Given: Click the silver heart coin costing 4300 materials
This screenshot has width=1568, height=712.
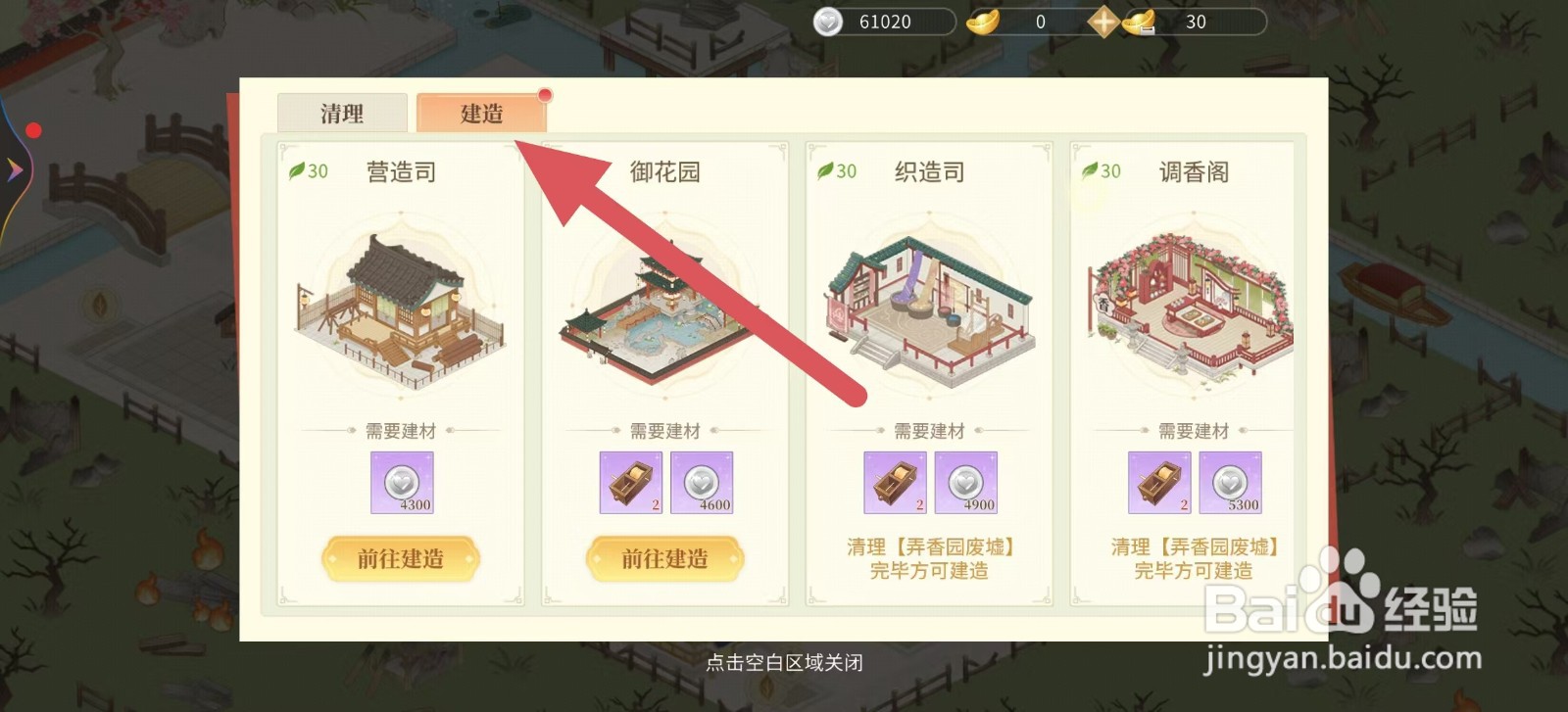Looking at the screenshot, I should (401, 482).
